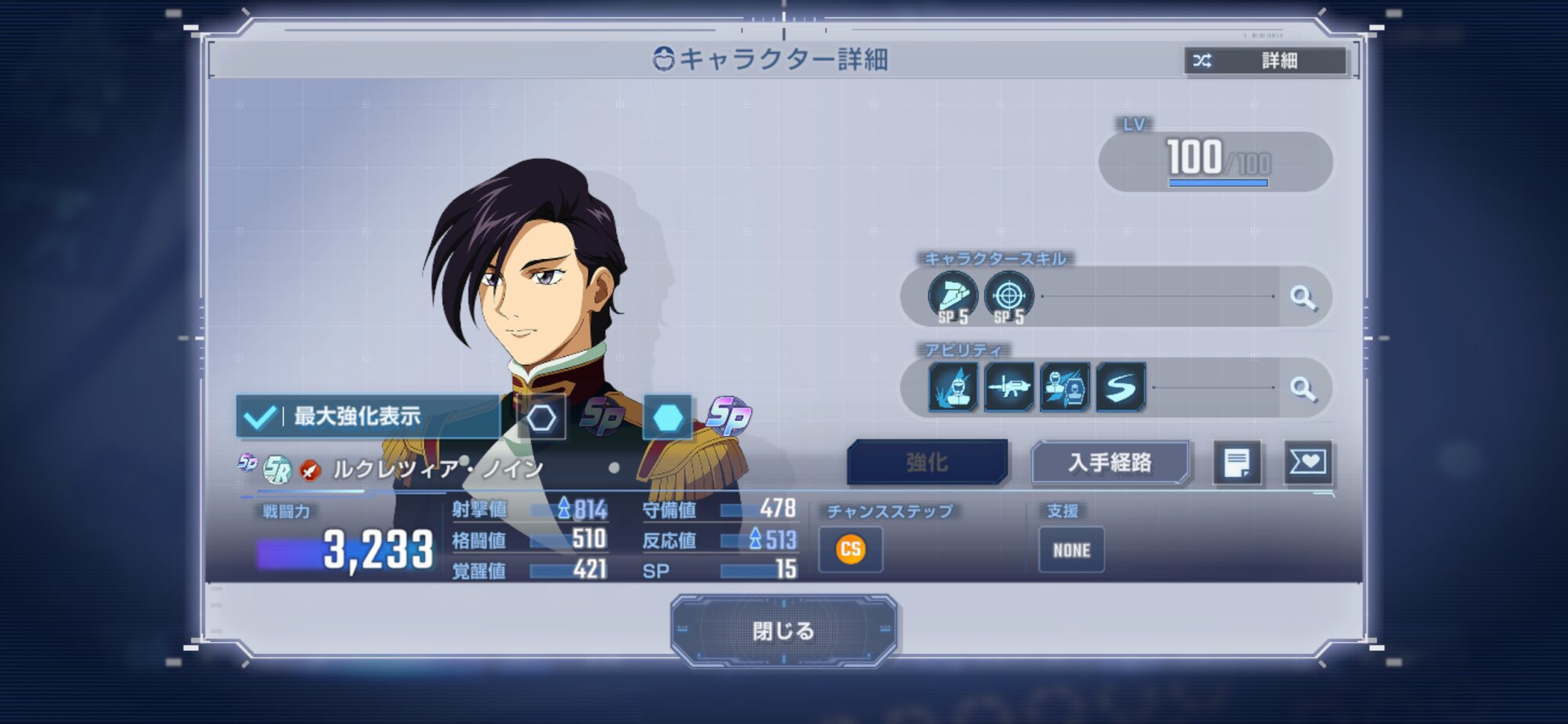The width and height of the screenshot is (1568, 724).
Task: Click the orange CS chance step icon
Action: tap(851, 549)
